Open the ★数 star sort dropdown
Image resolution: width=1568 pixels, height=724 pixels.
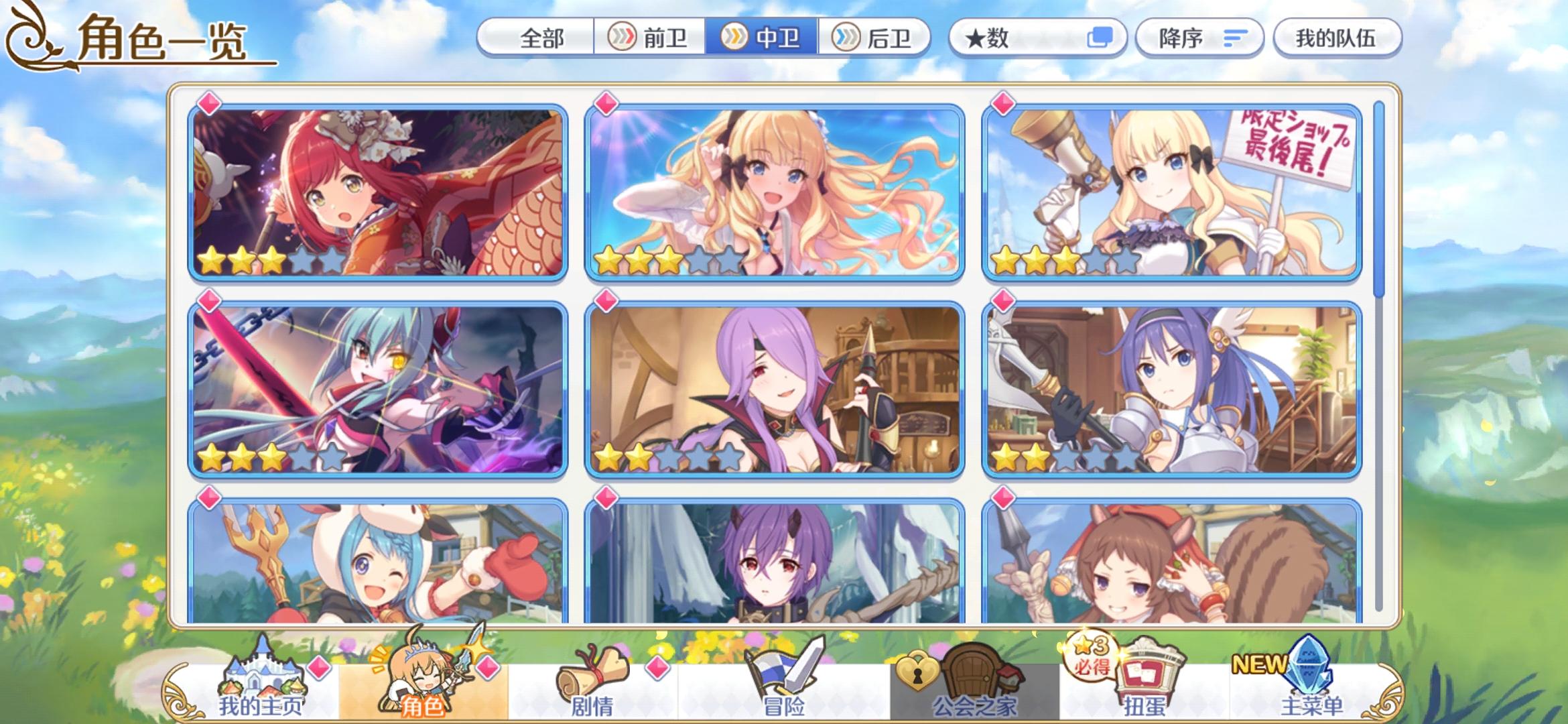pyautogui.click(x=985, y=39)
